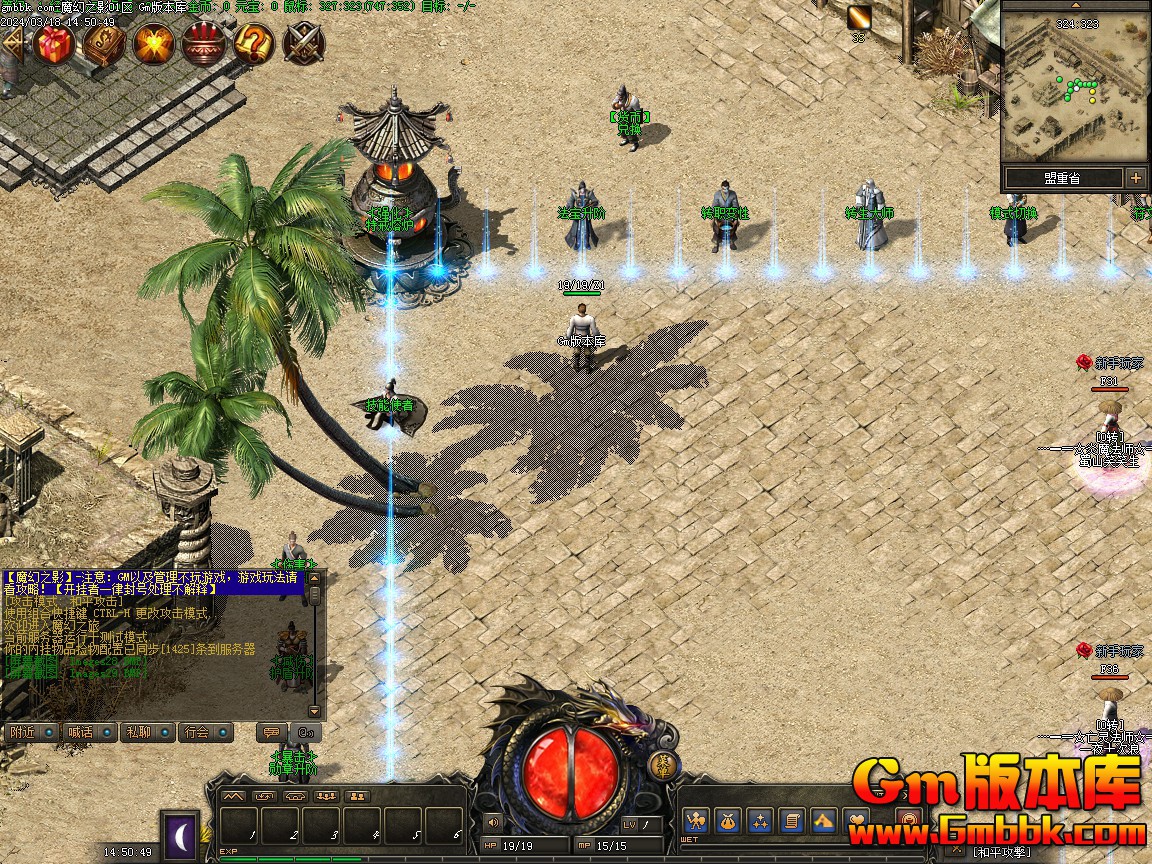Switch chat to 行会 guild channel
The height and width of the screenshot is (864, 1152).
coord(205,732)
